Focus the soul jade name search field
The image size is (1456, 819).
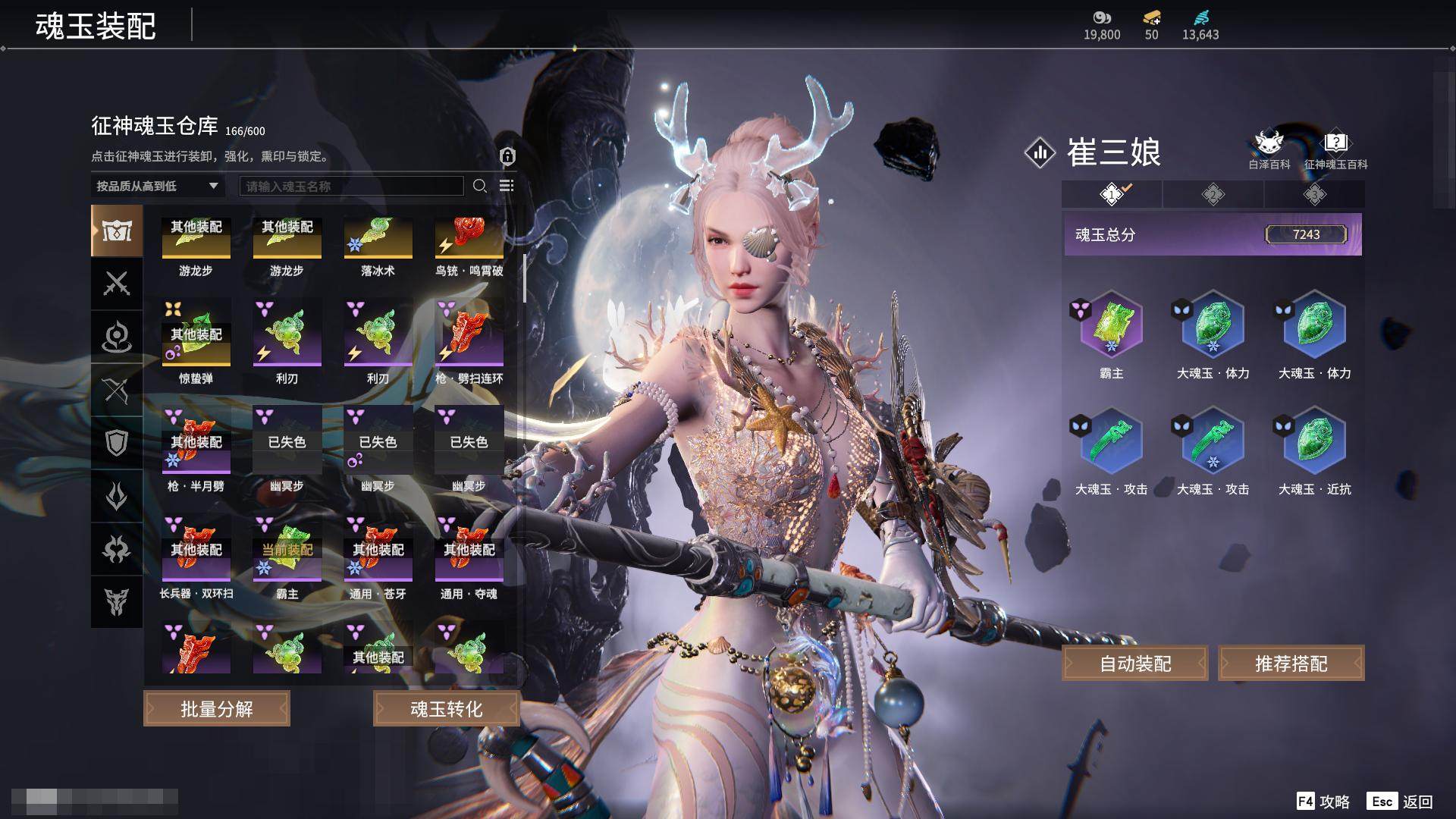351,186
